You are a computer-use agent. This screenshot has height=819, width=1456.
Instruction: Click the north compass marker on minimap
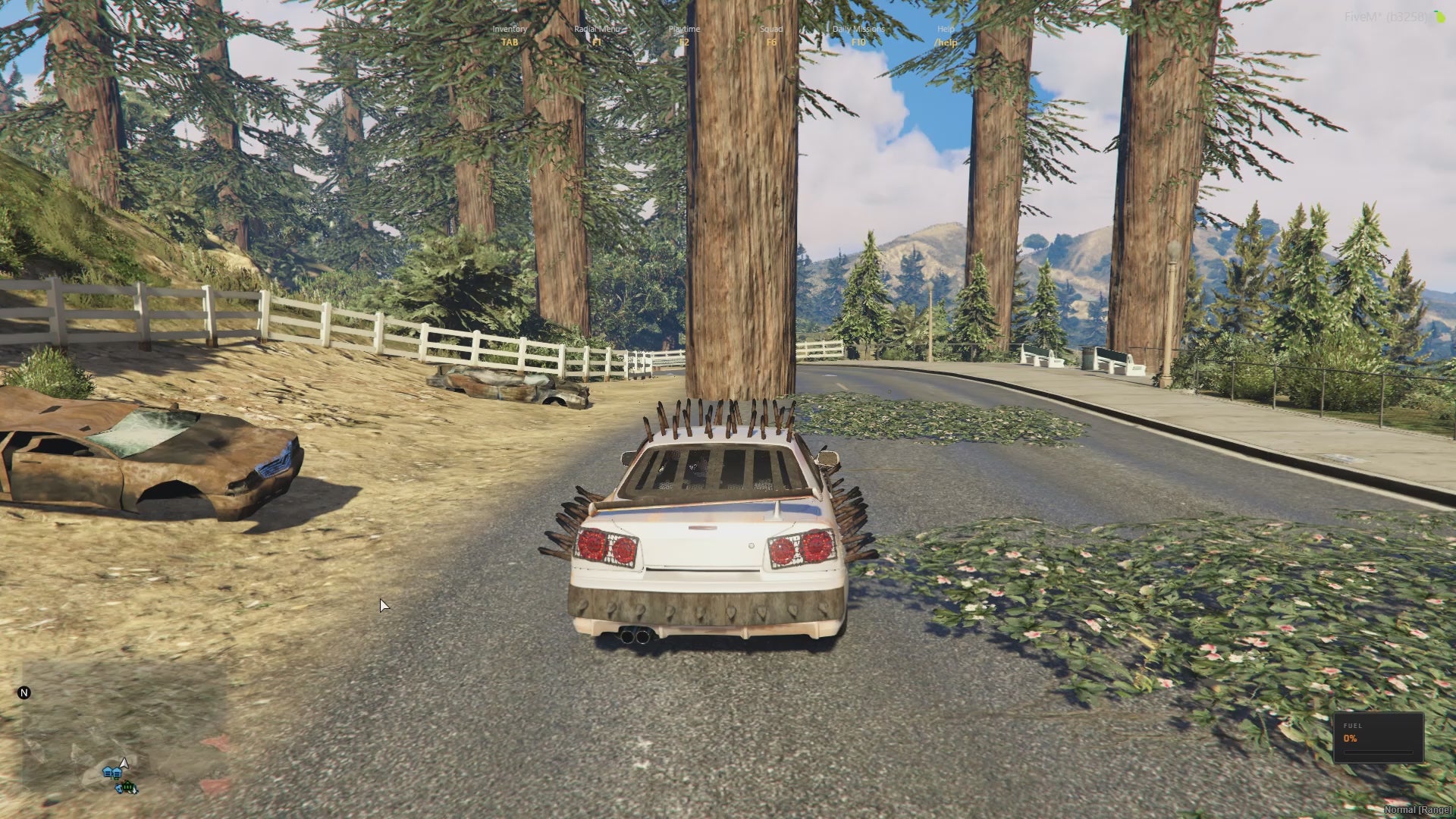point(24,692)
